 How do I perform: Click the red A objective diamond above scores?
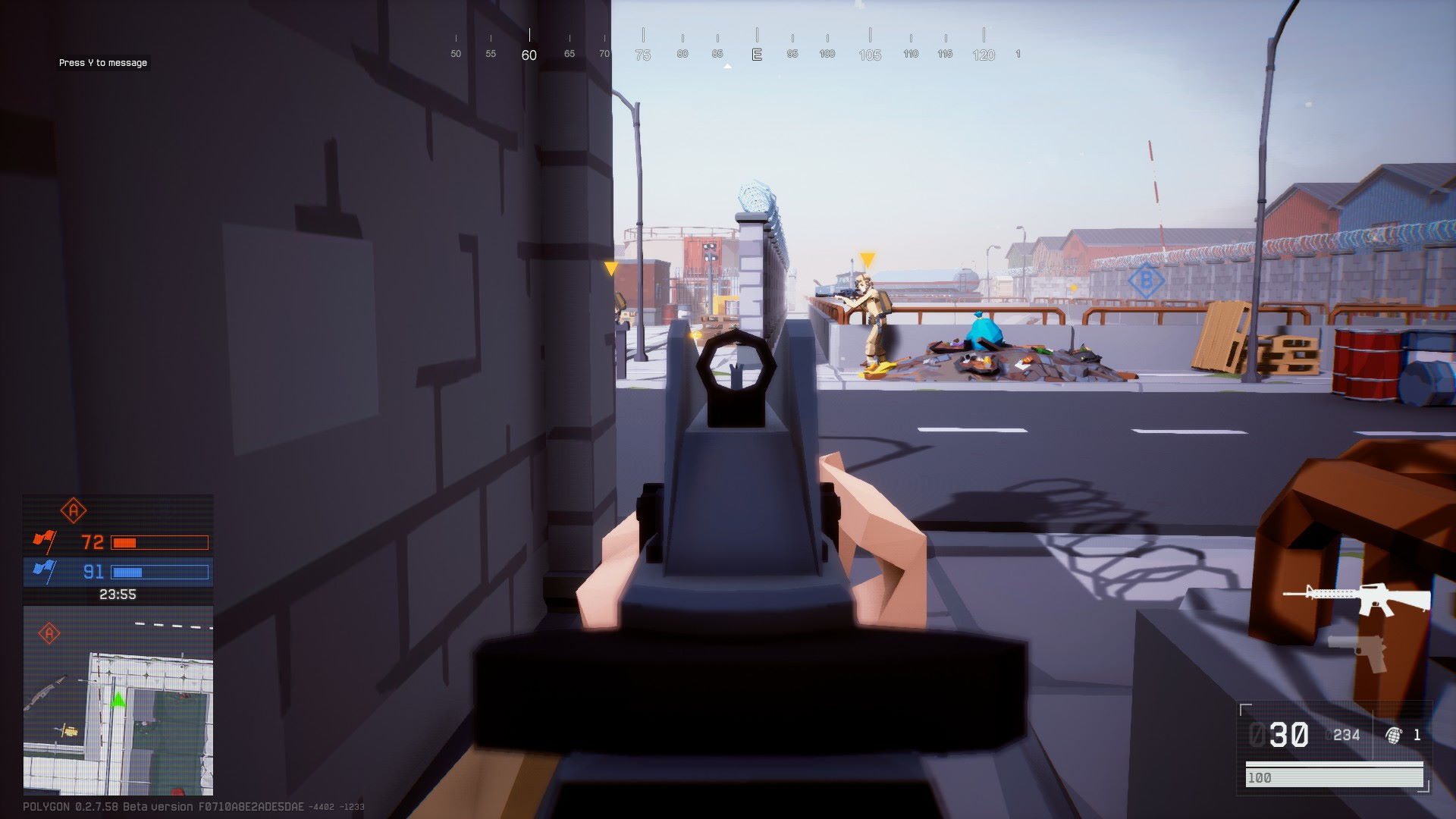pos(74,511)
